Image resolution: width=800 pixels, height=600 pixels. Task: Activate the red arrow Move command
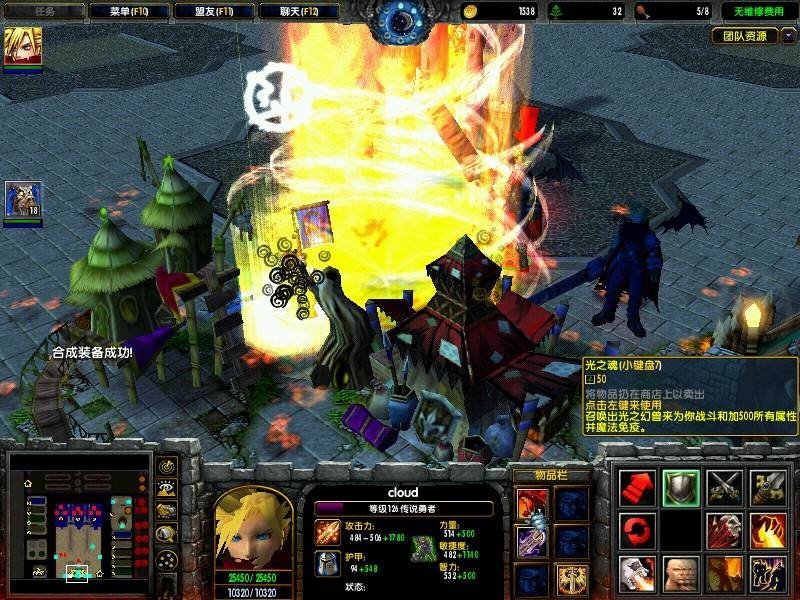tap(638, 487)
